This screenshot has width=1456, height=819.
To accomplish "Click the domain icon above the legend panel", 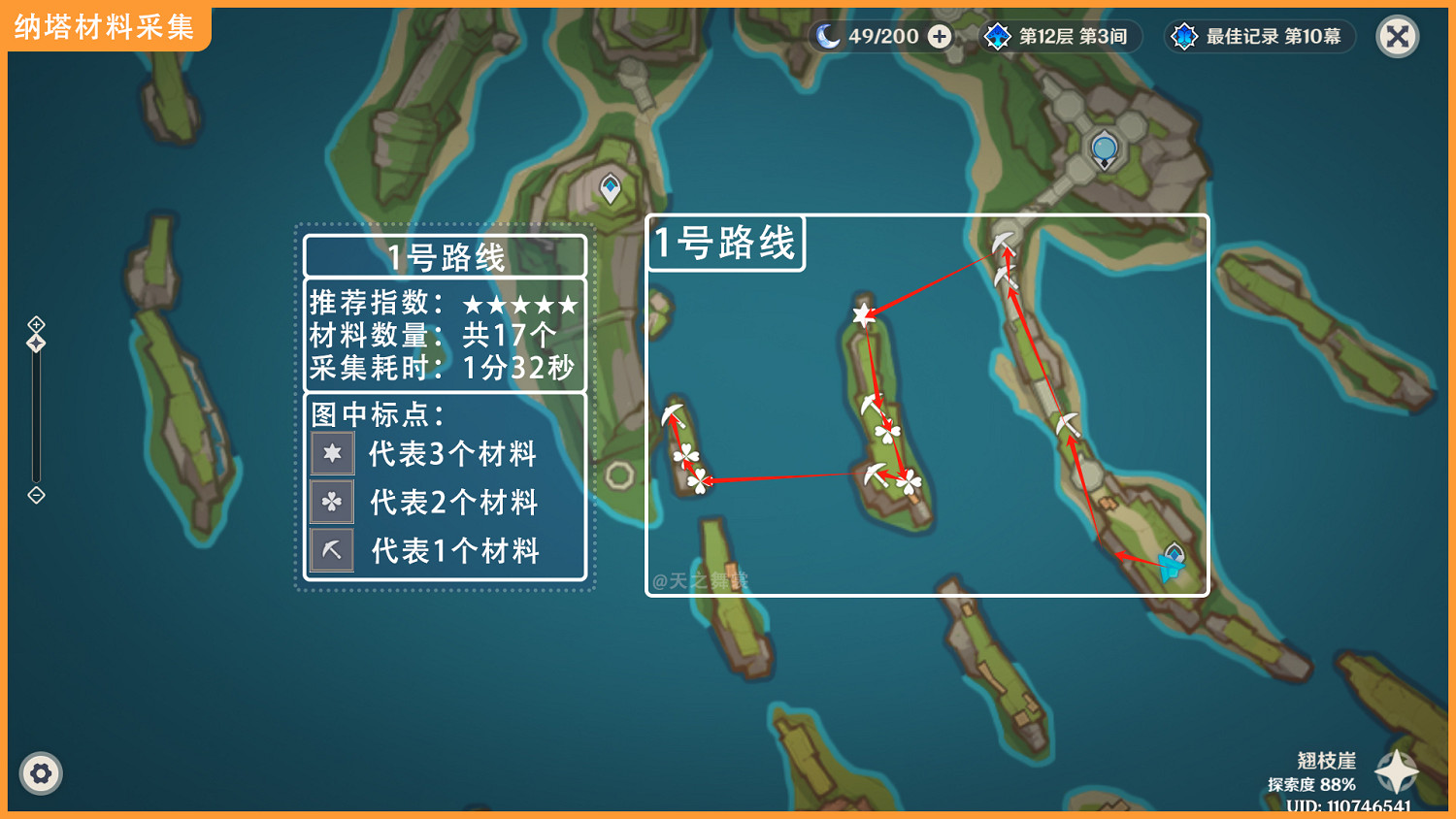I will [610, 184].
